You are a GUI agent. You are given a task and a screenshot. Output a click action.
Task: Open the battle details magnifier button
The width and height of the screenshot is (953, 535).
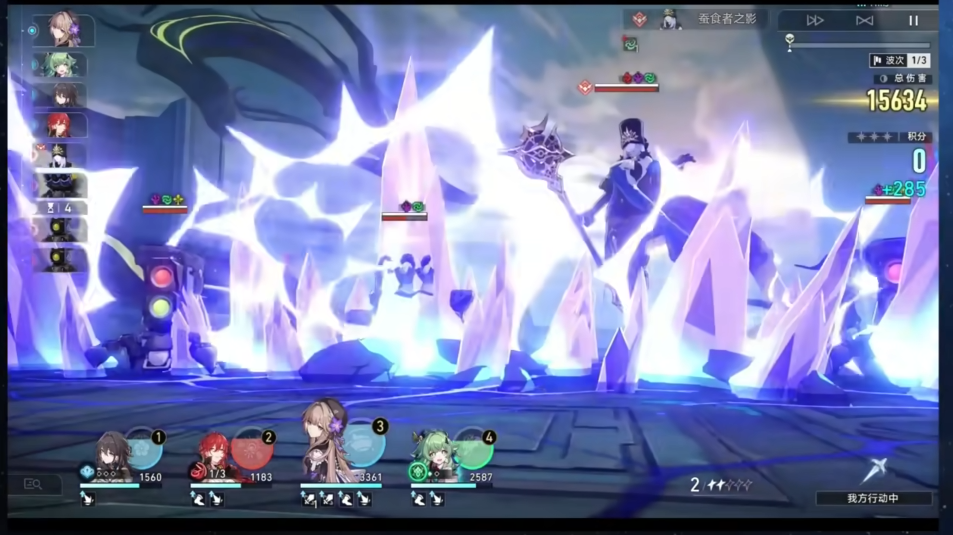click(33, 485)
